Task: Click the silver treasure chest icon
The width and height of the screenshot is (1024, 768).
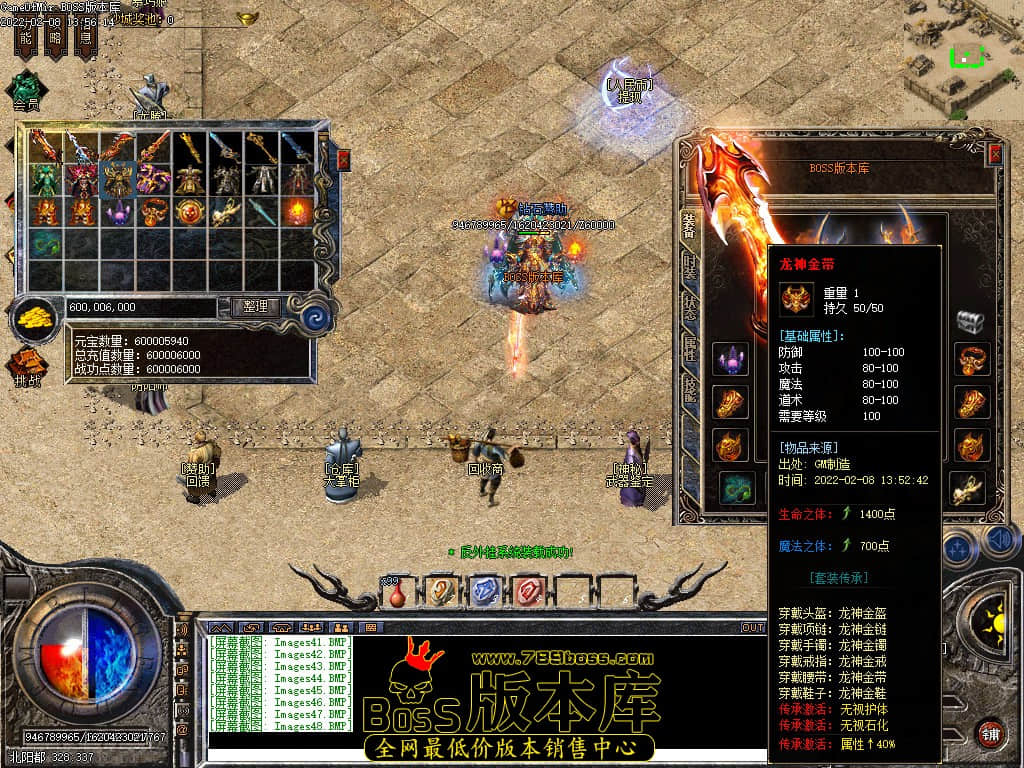Action: tap(970, 321)
